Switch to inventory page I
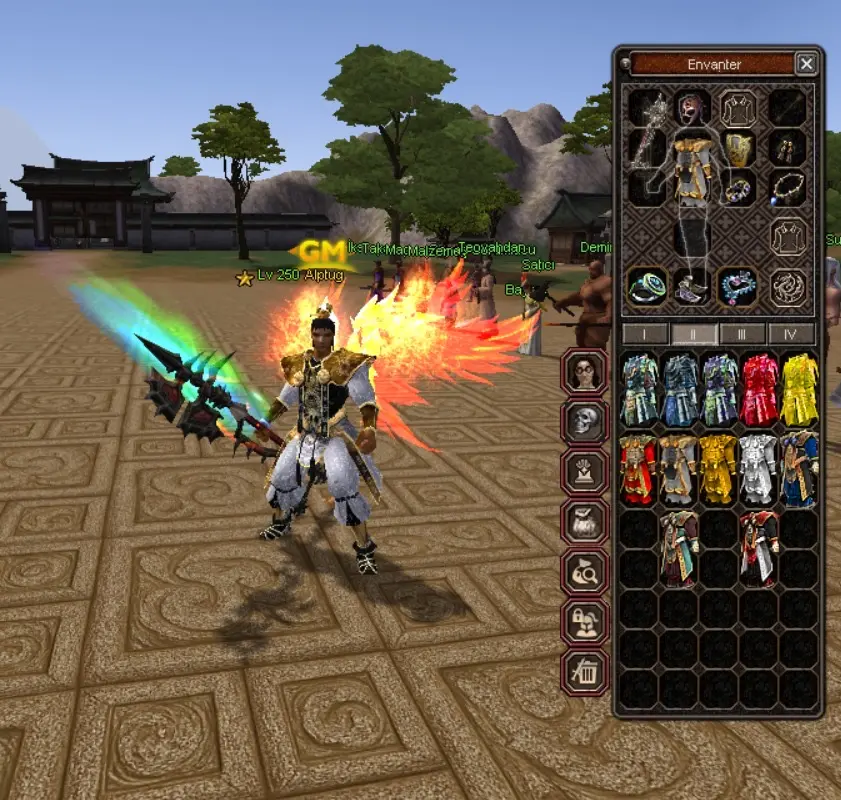The width and height of the screenshot is (841, 800). (645, 334)
